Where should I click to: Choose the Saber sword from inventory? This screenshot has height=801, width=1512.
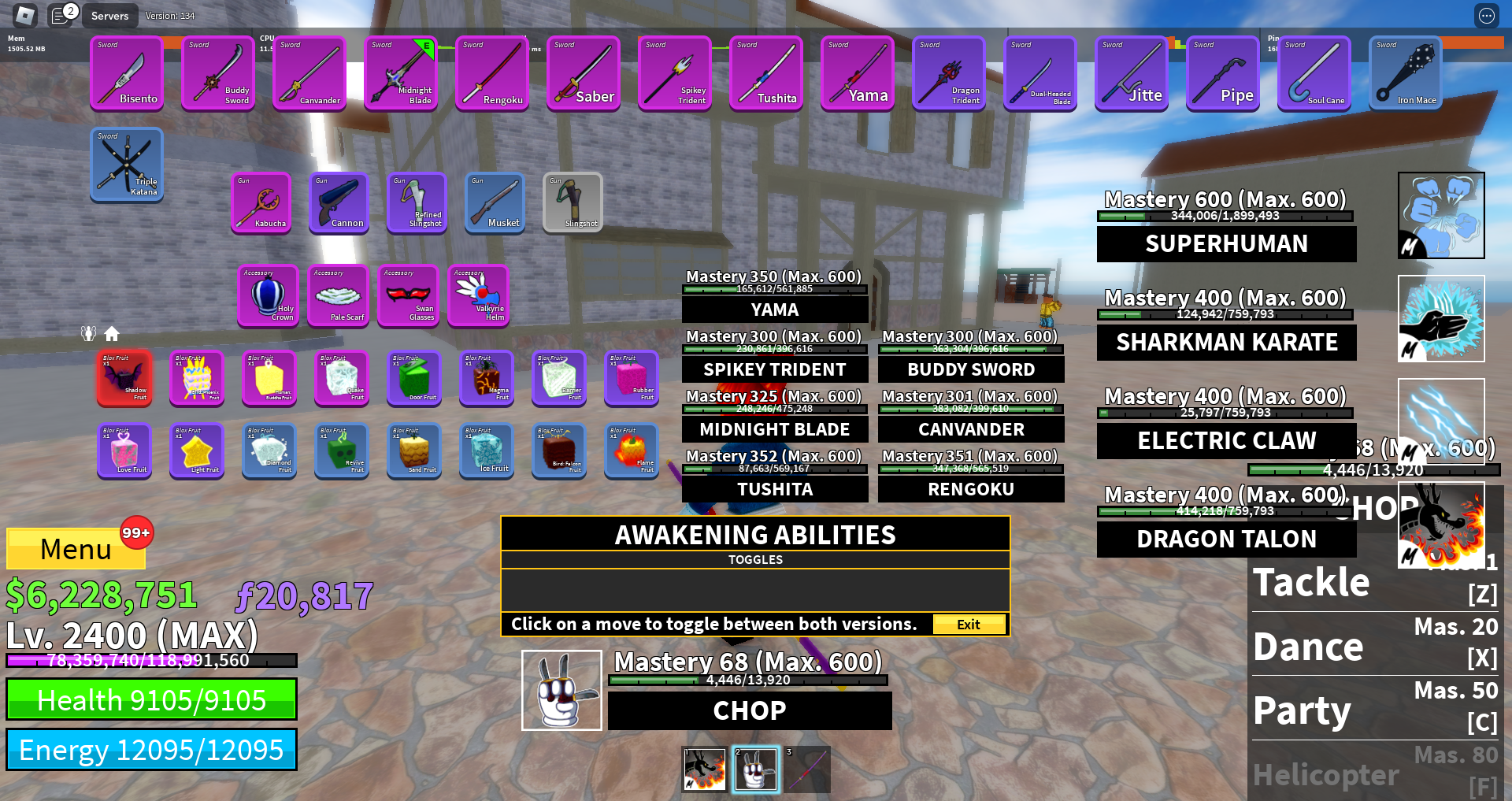(x=584, y=73)
